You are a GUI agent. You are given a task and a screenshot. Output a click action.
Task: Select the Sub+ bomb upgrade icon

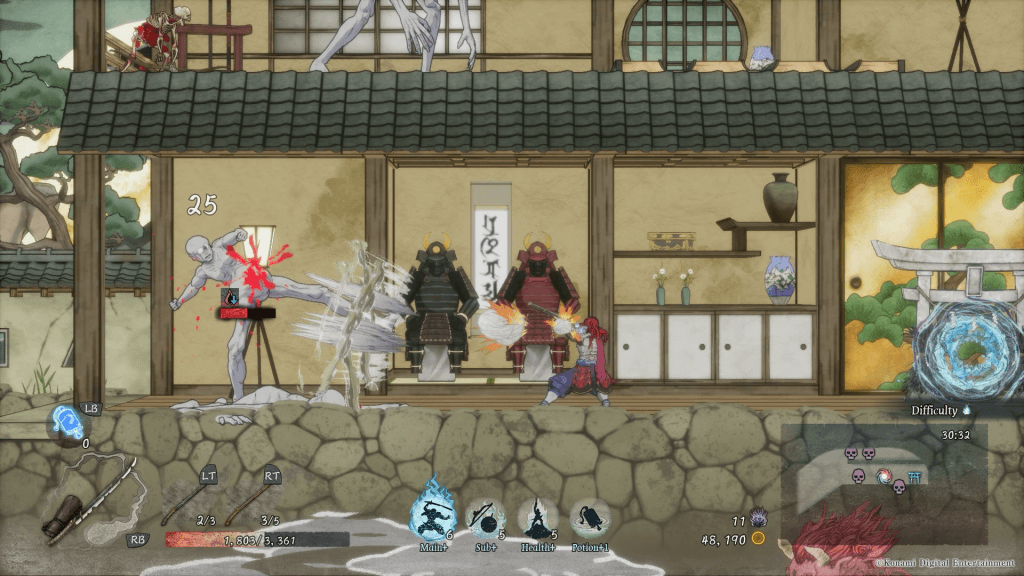[485, 520]
